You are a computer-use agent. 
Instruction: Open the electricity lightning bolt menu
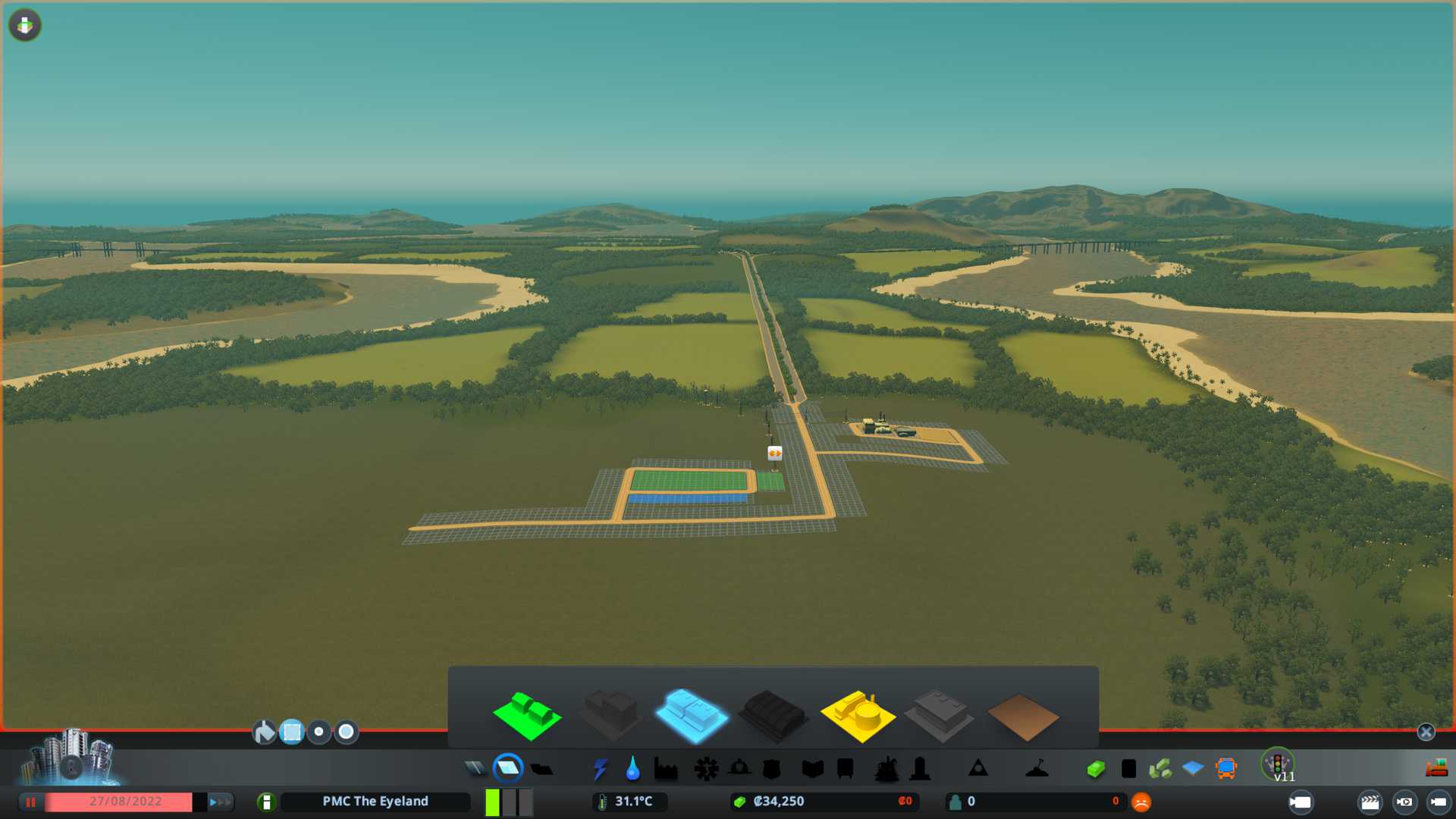pos(600,769)
